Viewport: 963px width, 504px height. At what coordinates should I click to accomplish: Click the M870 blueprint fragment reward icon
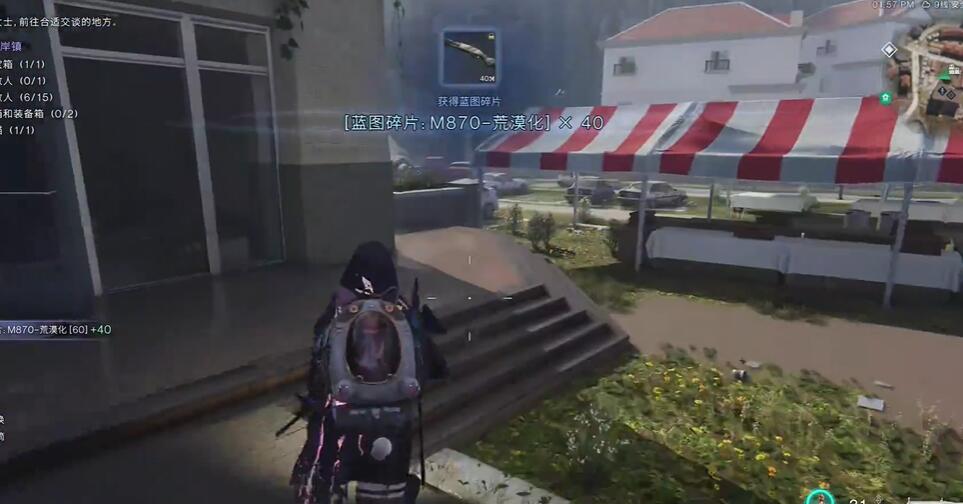click(x=469, y=58)
